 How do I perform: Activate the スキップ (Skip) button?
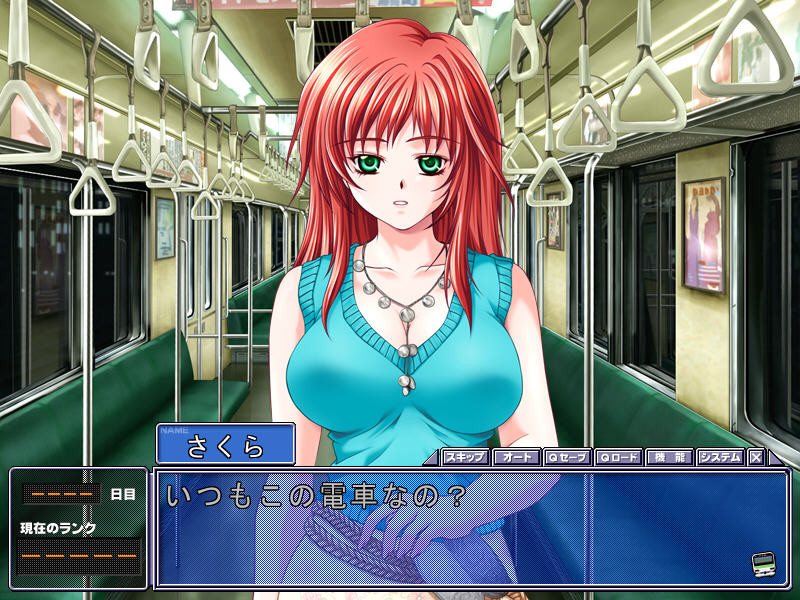coord(465,457)
